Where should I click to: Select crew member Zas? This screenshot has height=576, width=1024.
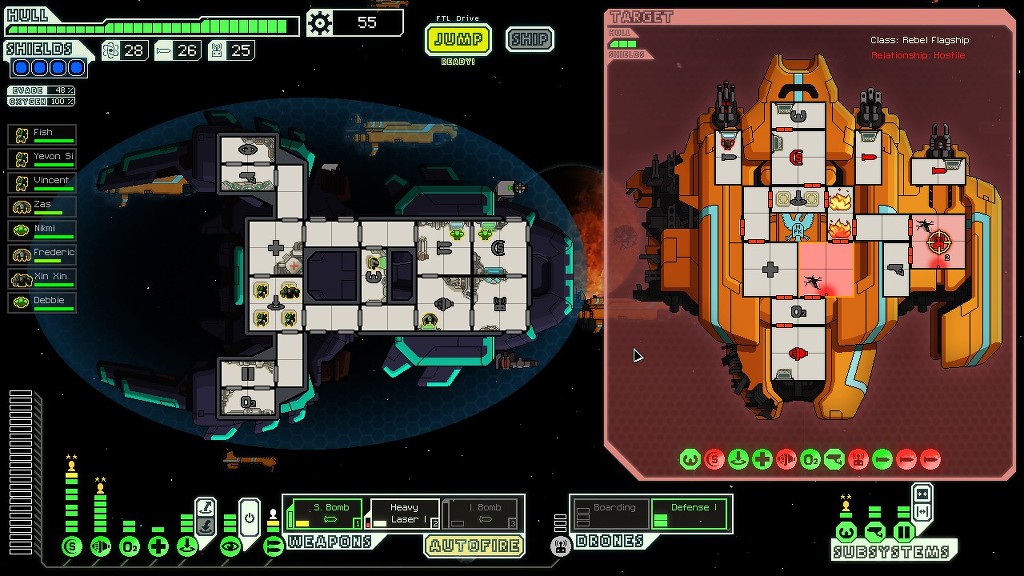(x=43, y=205)
